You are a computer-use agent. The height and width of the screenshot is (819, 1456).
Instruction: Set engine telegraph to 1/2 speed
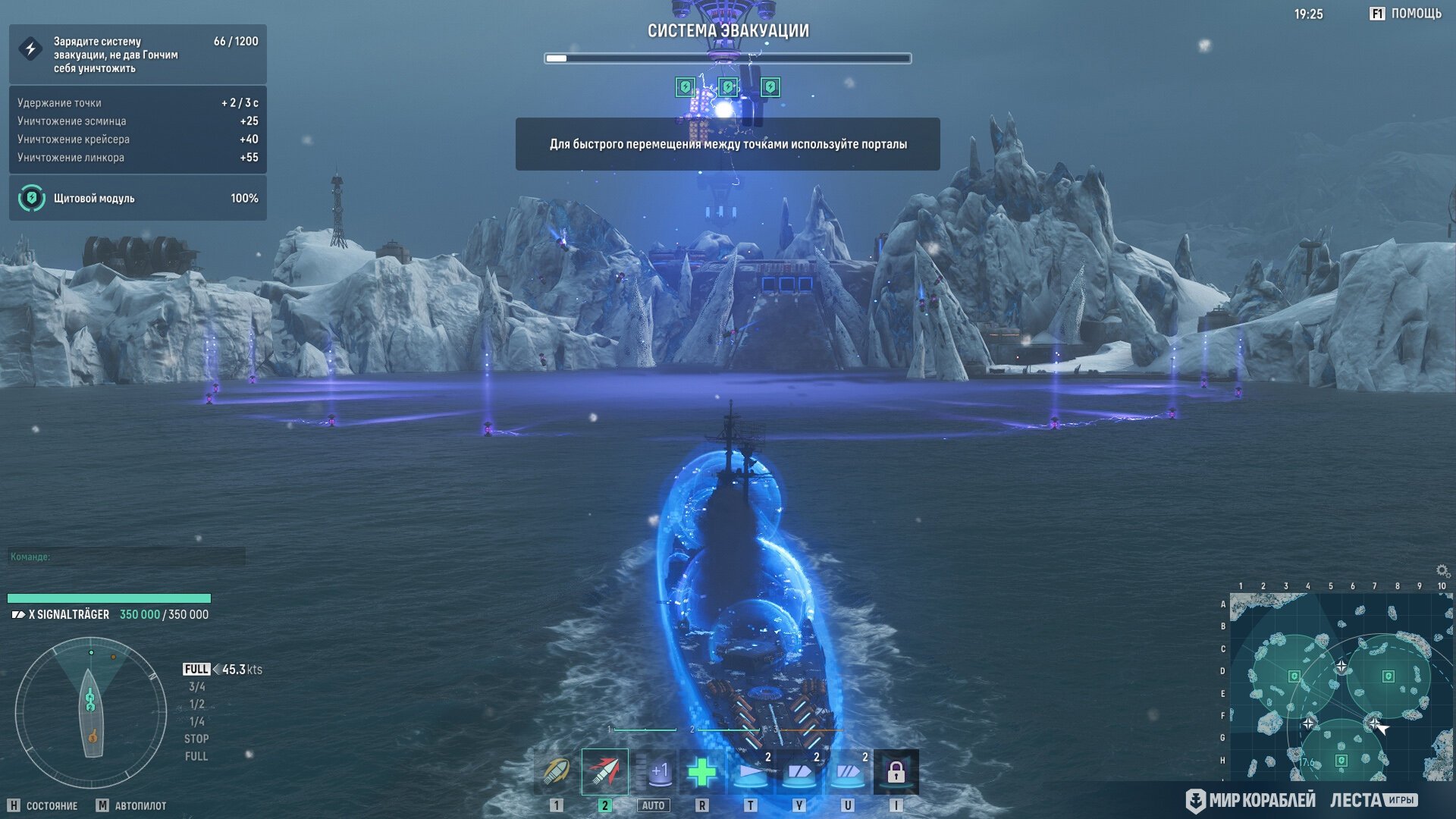pyautogui.click(x=196, y=704)
